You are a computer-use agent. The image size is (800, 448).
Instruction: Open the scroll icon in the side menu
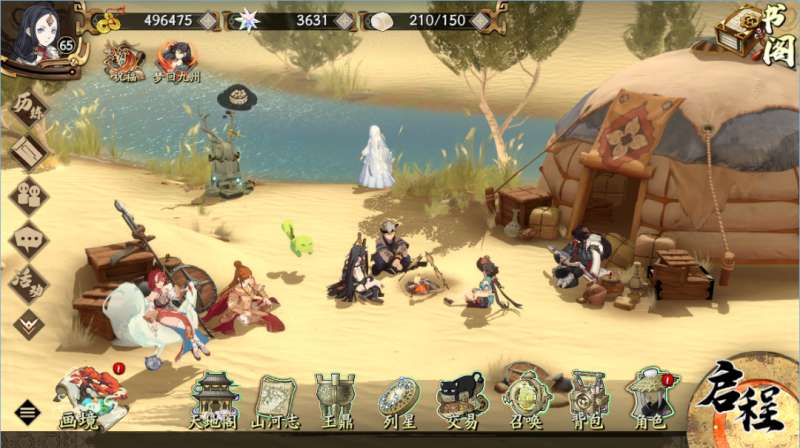click(28, 152)
